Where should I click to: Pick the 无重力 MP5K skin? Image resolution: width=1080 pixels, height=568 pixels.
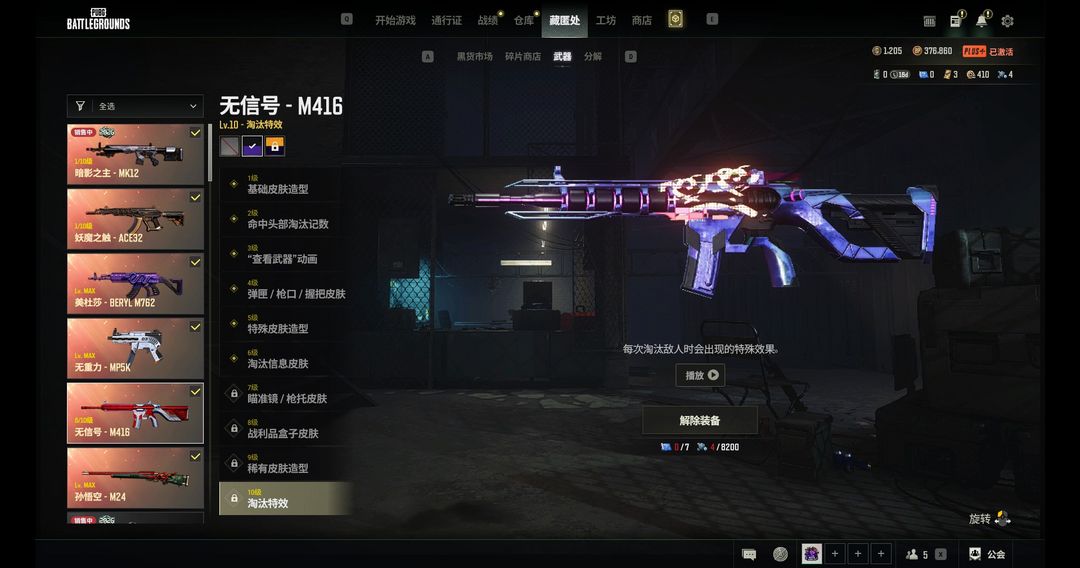[x=135, y=348]
